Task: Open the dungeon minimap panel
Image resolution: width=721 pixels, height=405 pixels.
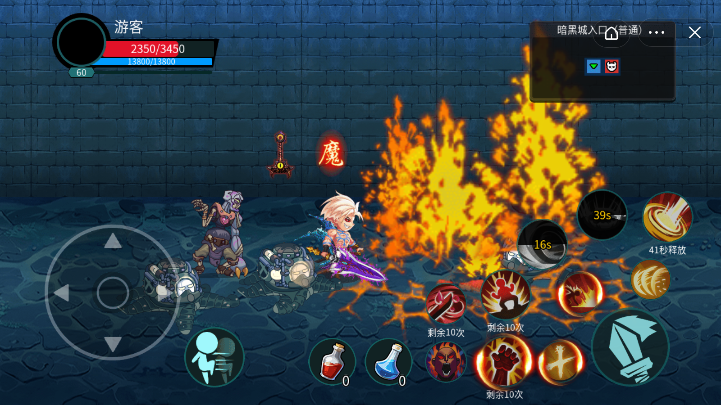Action: [601, 69]
